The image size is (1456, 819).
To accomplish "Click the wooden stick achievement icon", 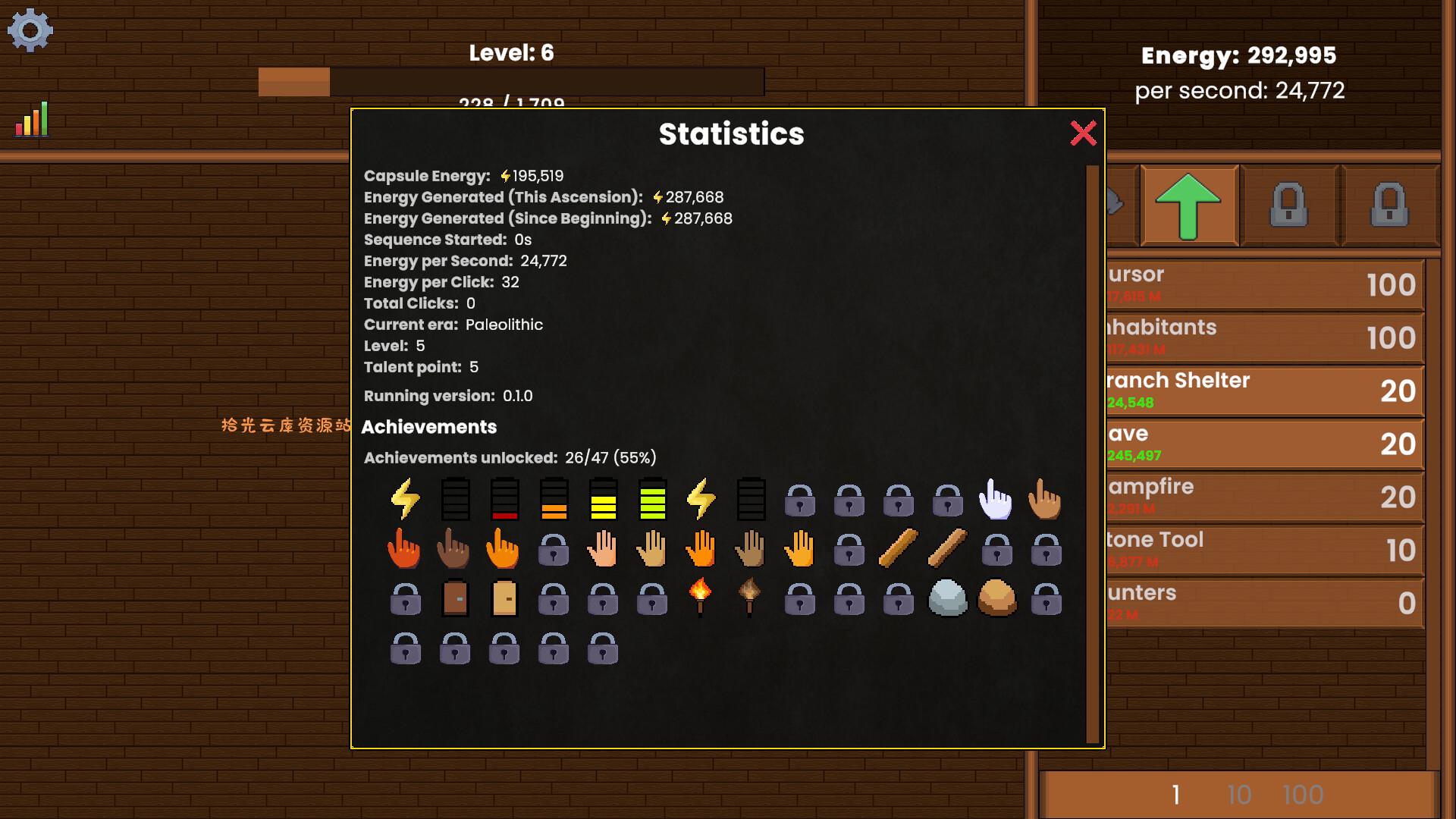I will [897, 548].
